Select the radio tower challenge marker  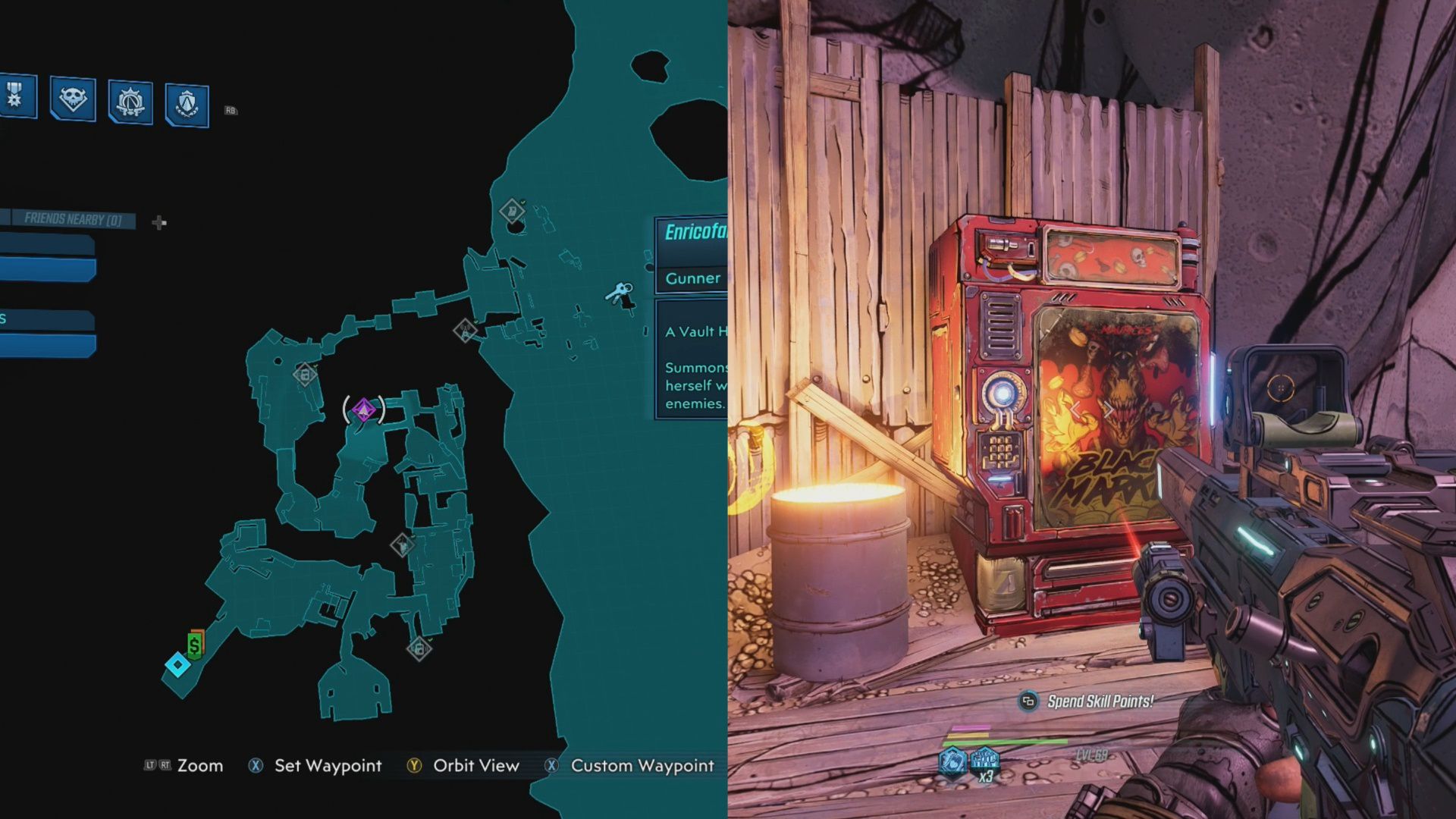point(465,331)
